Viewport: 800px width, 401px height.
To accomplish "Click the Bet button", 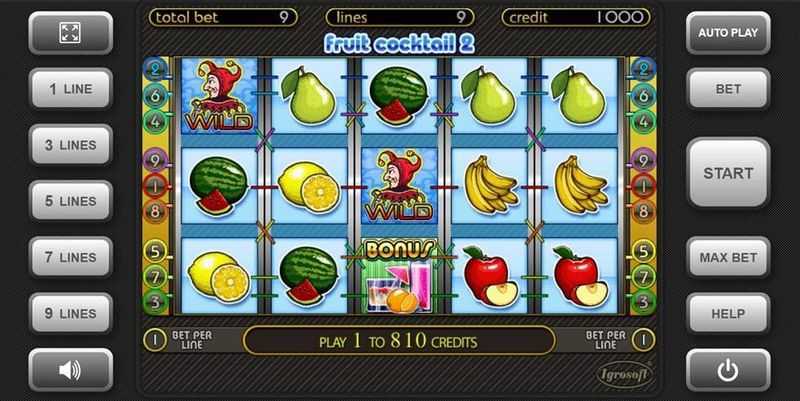I will coord(728,89).
